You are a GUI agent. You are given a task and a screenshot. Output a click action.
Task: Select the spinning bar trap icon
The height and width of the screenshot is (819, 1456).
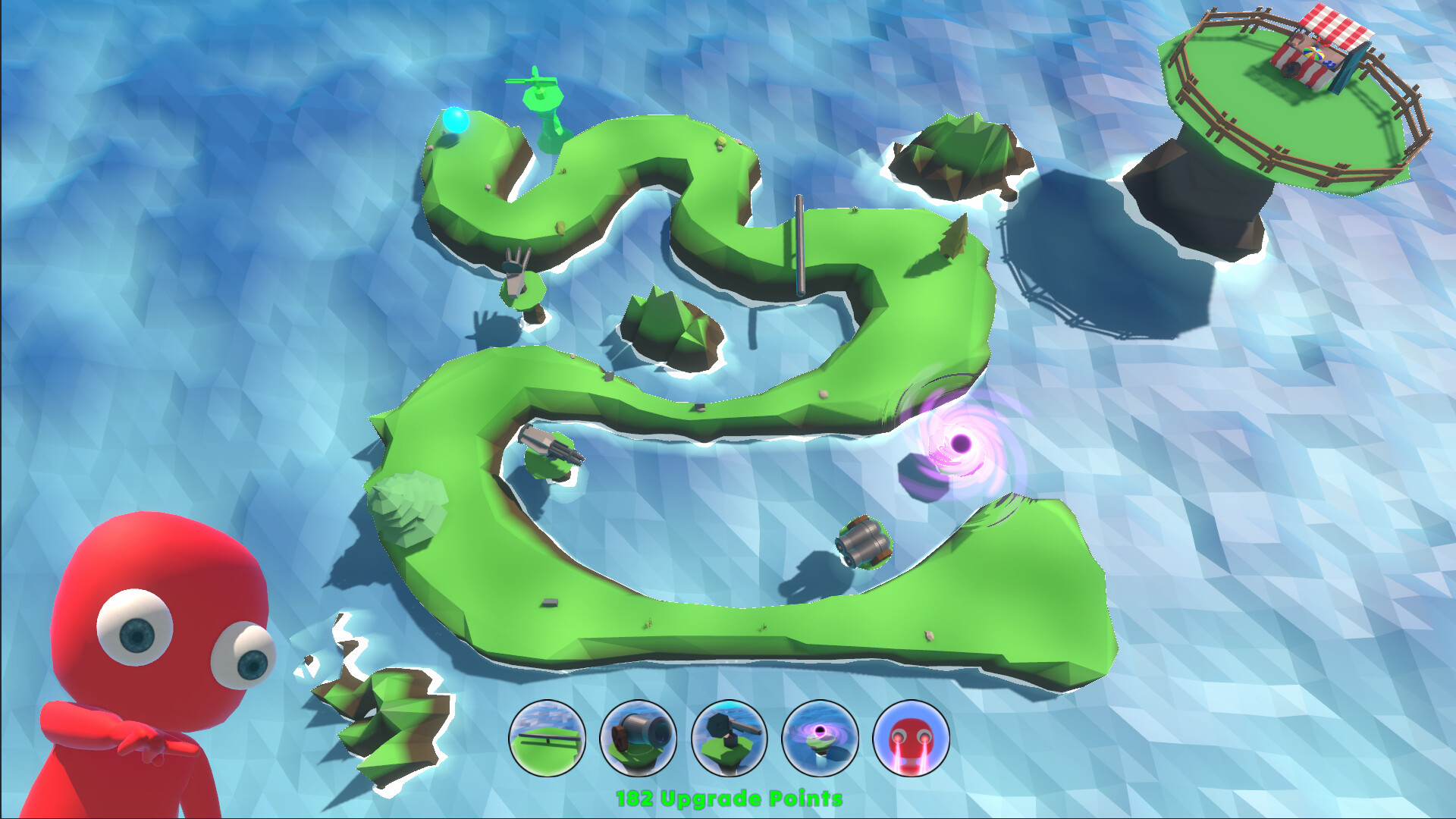547,738
